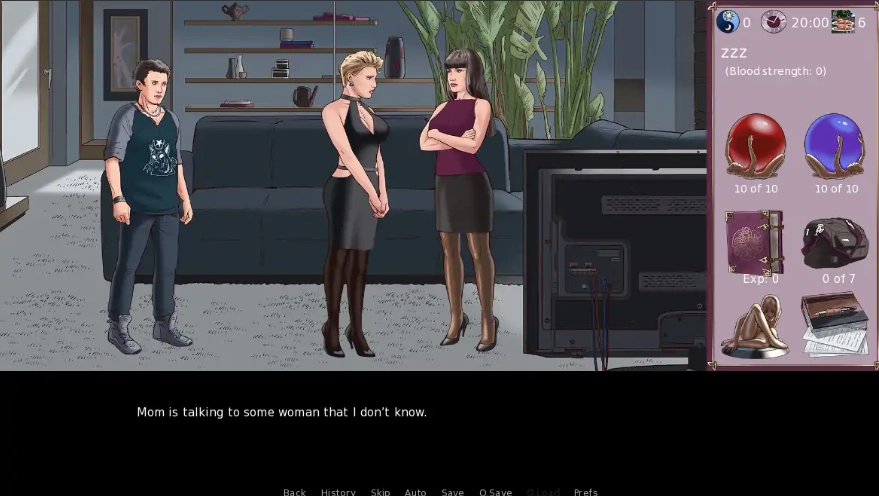879x496 pixels.
Task: Click Q.Save to quick save
Action: [x=495, y=491]
